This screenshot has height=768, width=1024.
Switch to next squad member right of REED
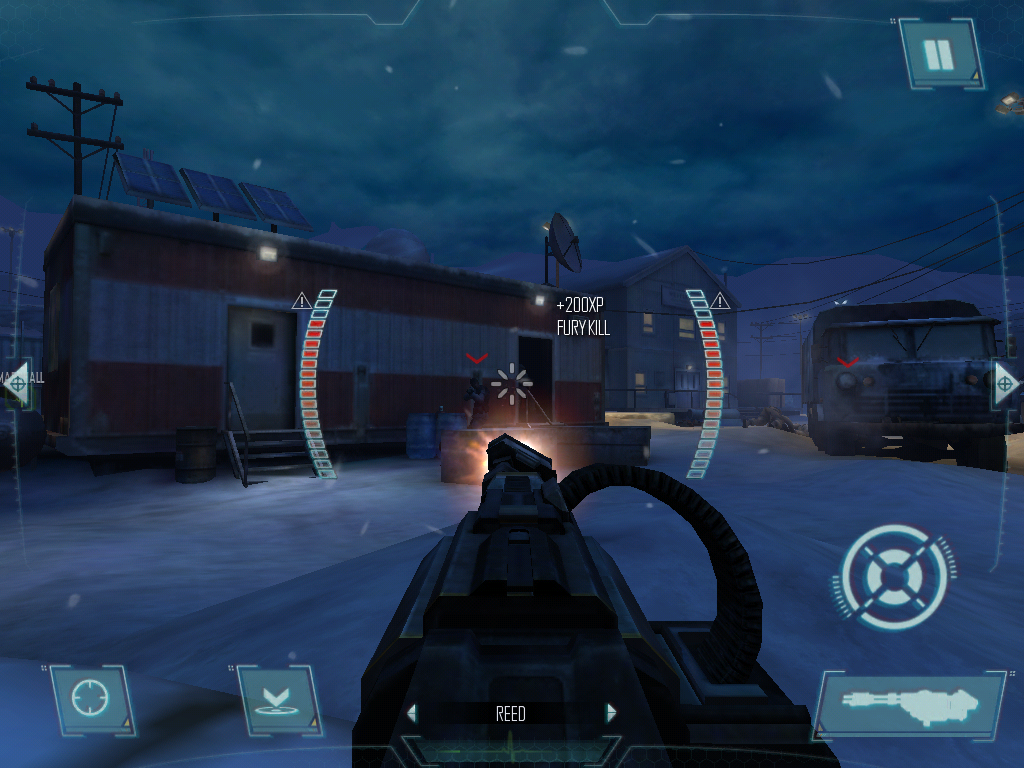pyautogui.click(x=611, y=713)
